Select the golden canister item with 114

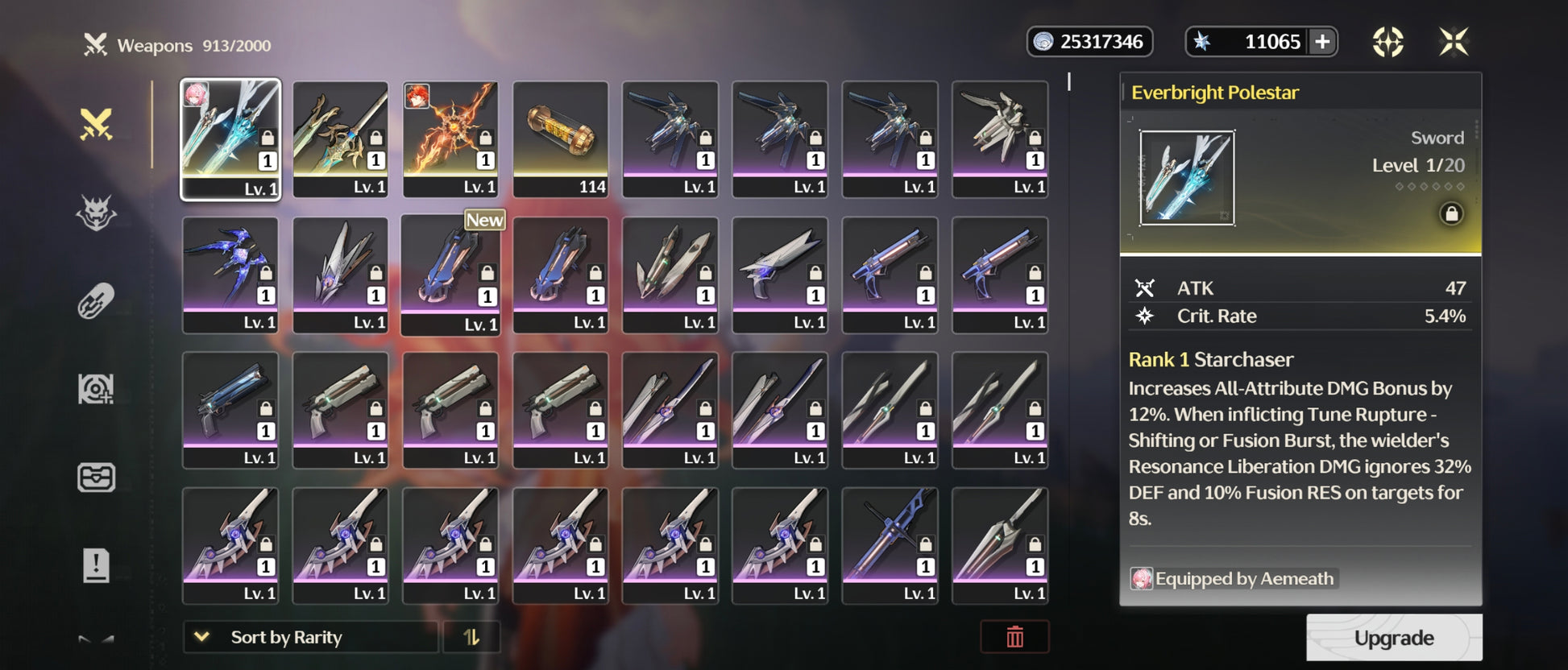560,139
